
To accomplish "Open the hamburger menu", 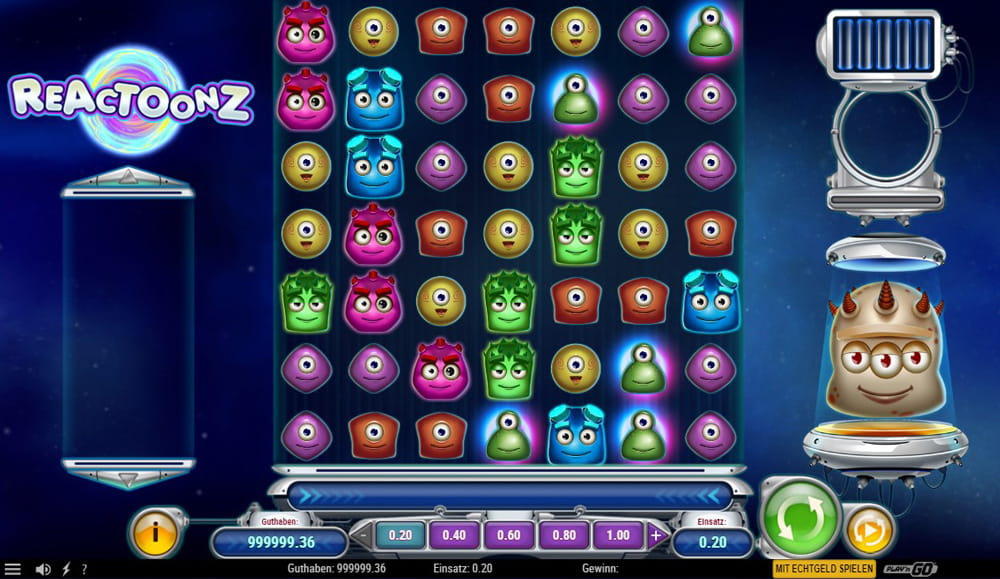I will point(13,569).
